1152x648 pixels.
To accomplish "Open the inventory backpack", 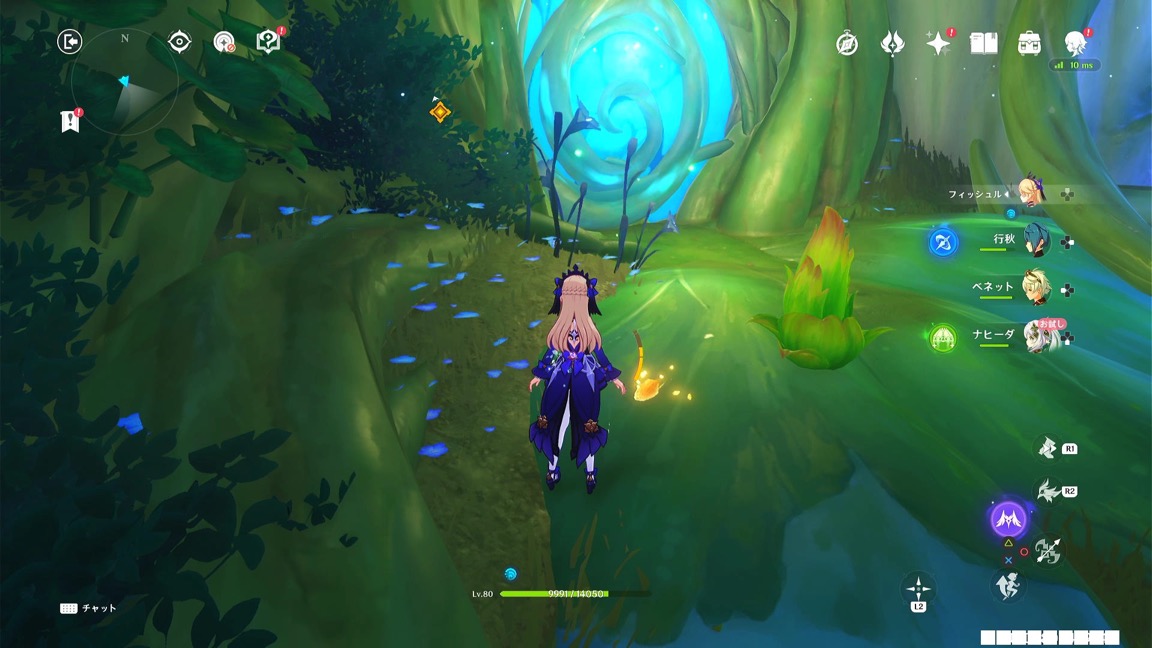I will point(1030,43).
